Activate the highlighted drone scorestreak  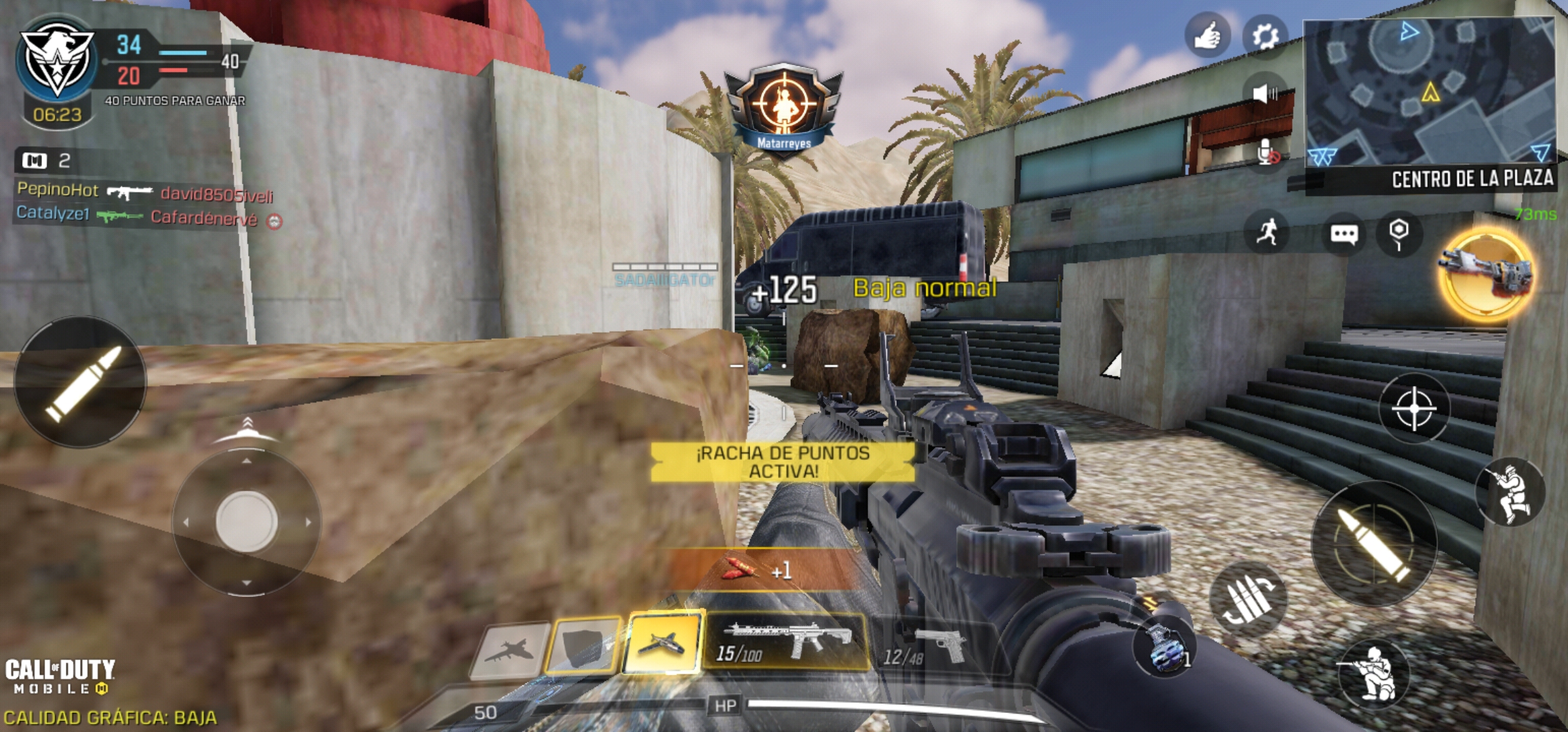(x=662, y=642)
